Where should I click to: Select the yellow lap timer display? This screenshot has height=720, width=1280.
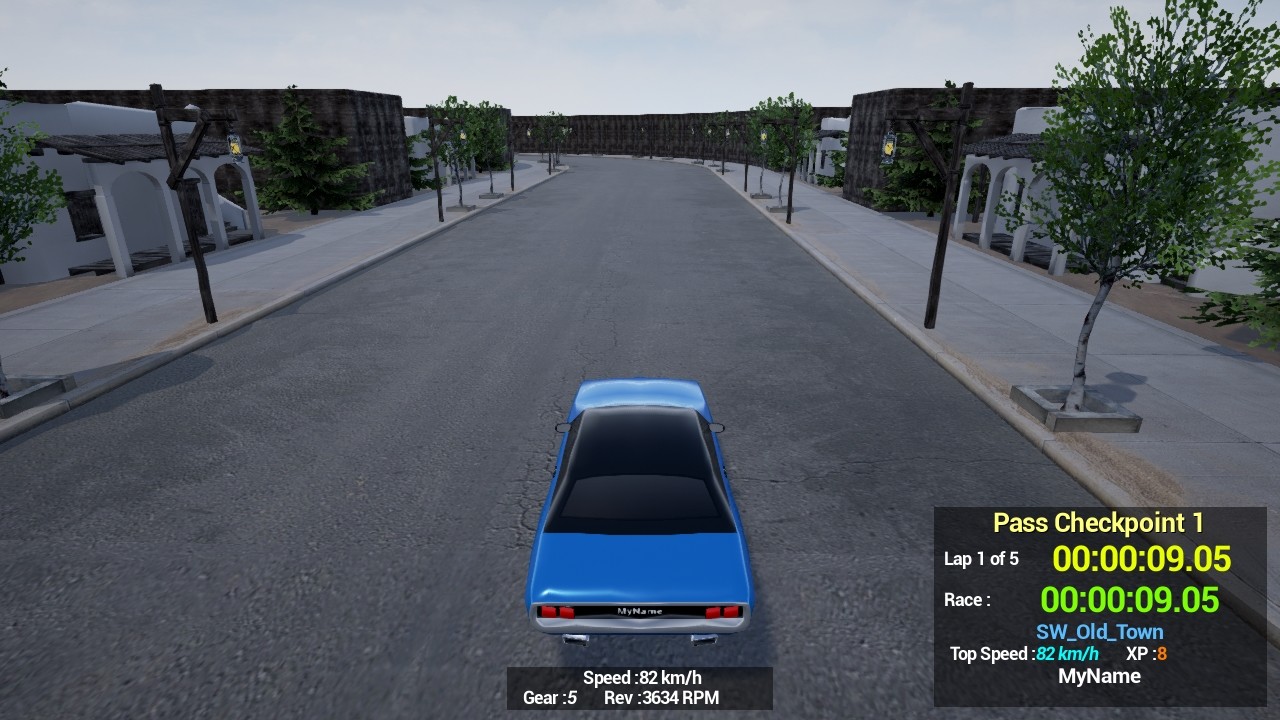[x=1140, y=559]
